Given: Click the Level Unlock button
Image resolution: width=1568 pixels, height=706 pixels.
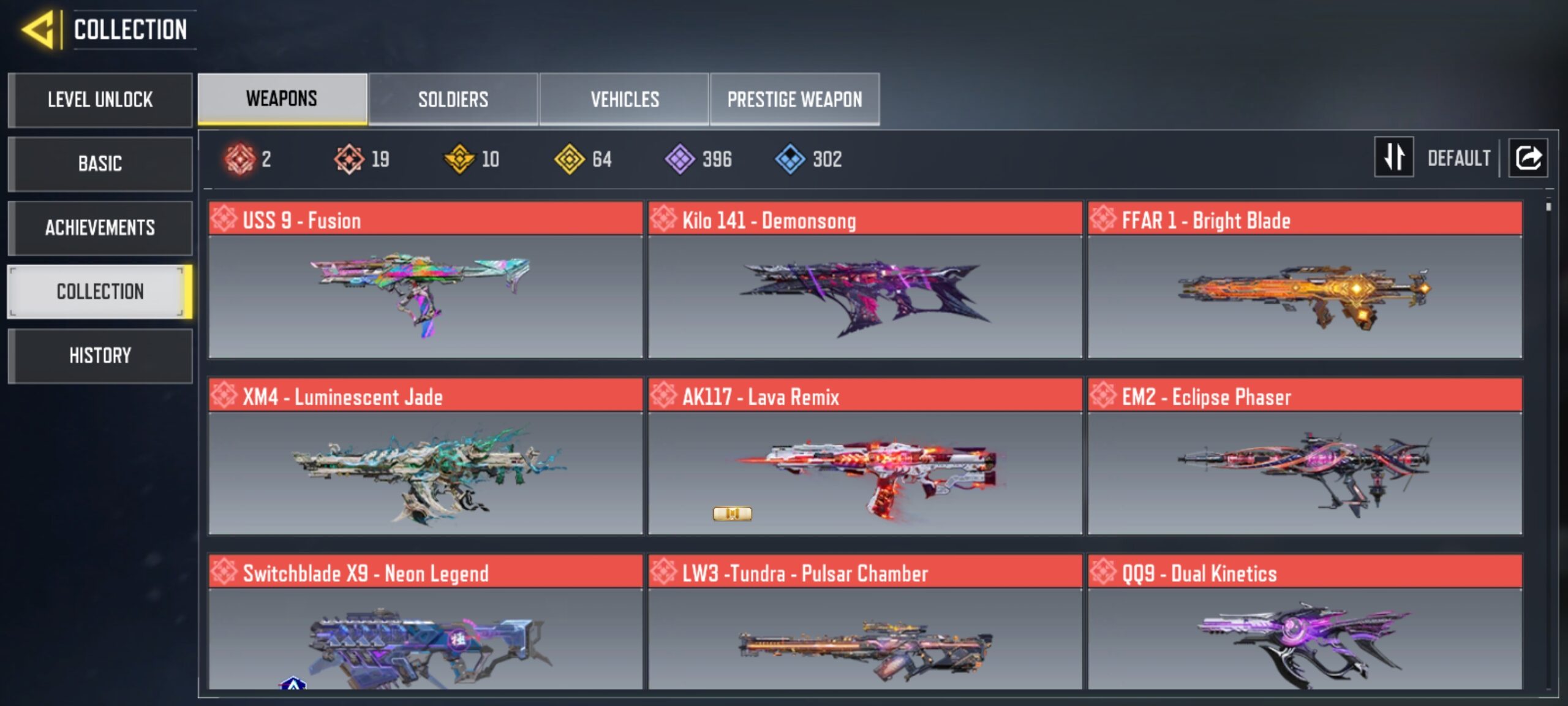Looking at the screenshot, I should pos(100,100).
